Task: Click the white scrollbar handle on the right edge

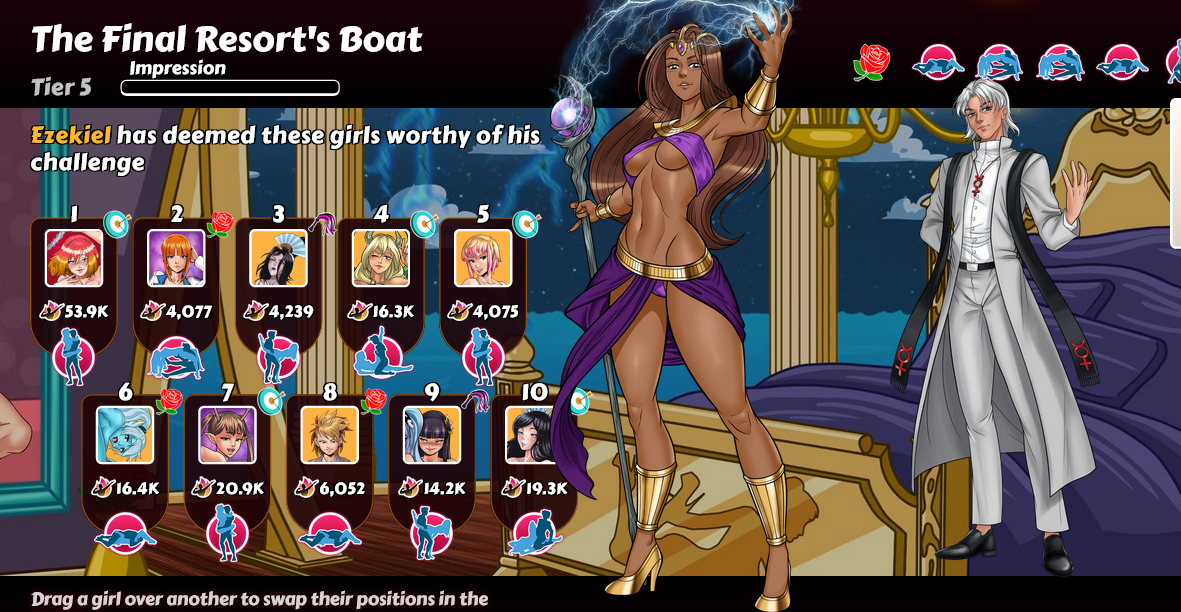Action: (x=1175, y=172)
